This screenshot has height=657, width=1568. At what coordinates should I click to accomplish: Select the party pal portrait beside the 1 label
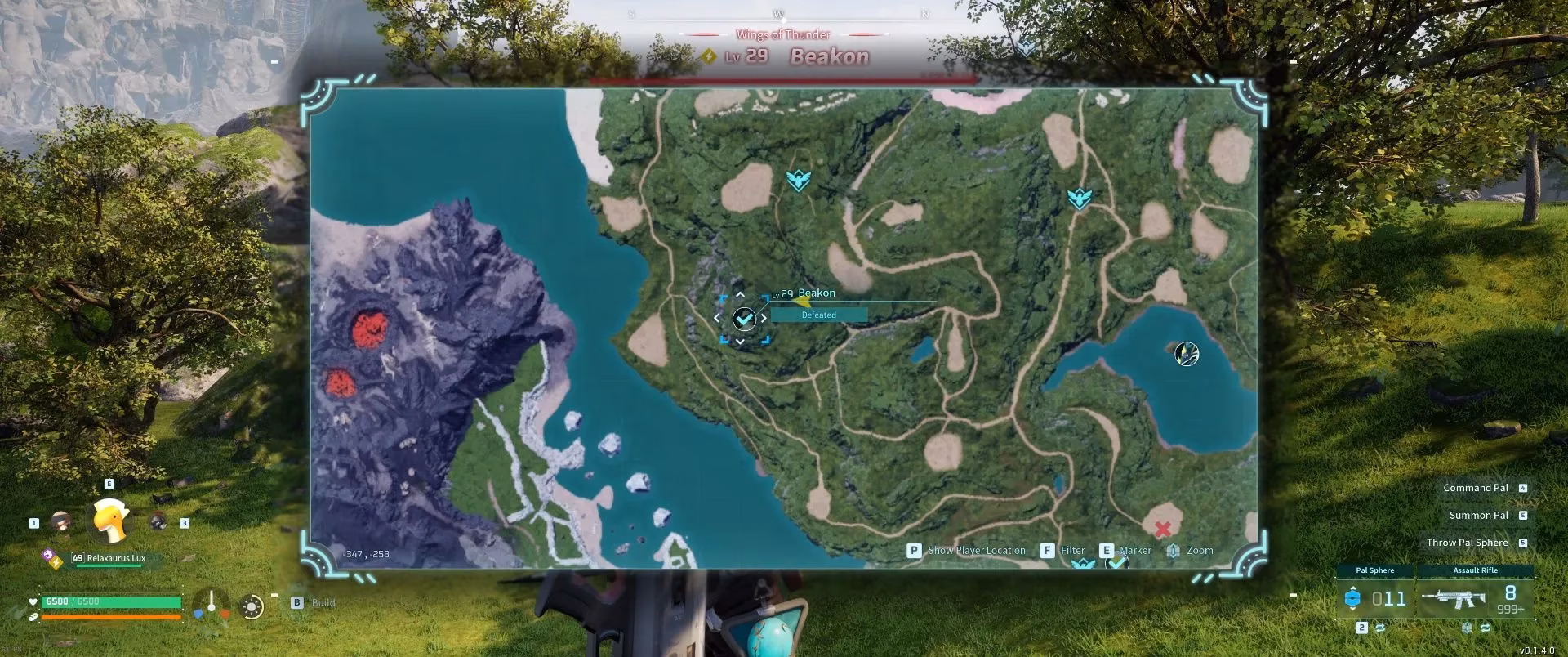60,521
